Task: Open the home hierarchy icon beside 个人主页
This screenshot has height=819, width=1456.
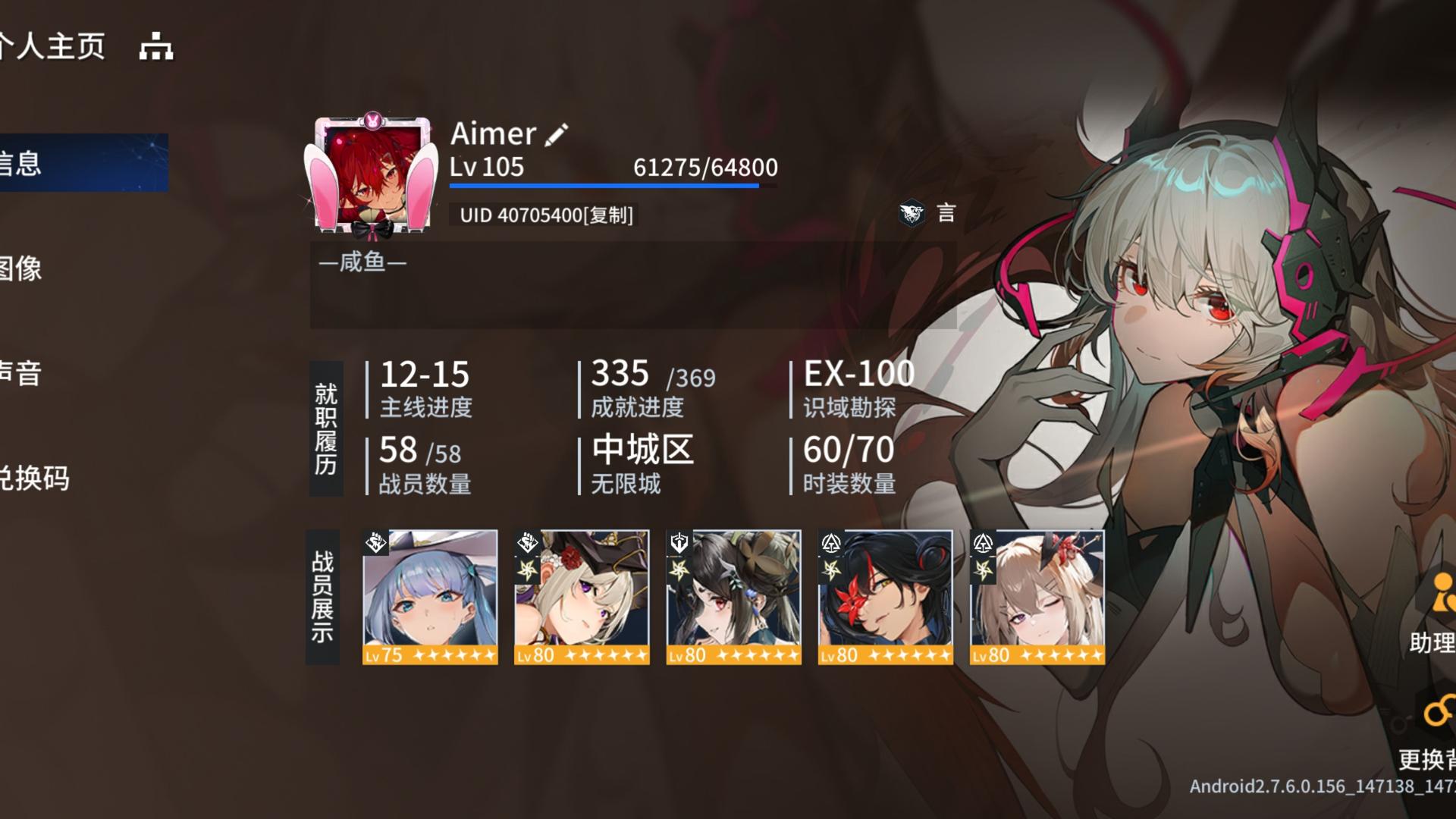Action: point(156,47)
